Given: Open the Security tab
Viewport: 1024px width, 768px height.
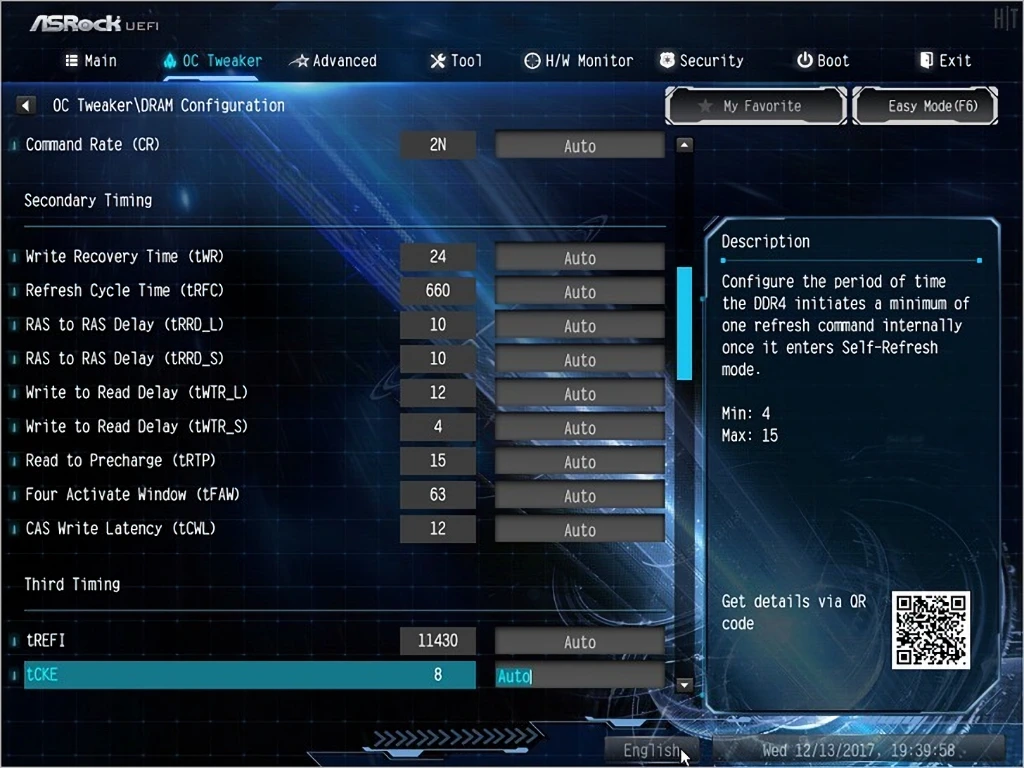Looking at the screenshot, I should coord(701,61).
